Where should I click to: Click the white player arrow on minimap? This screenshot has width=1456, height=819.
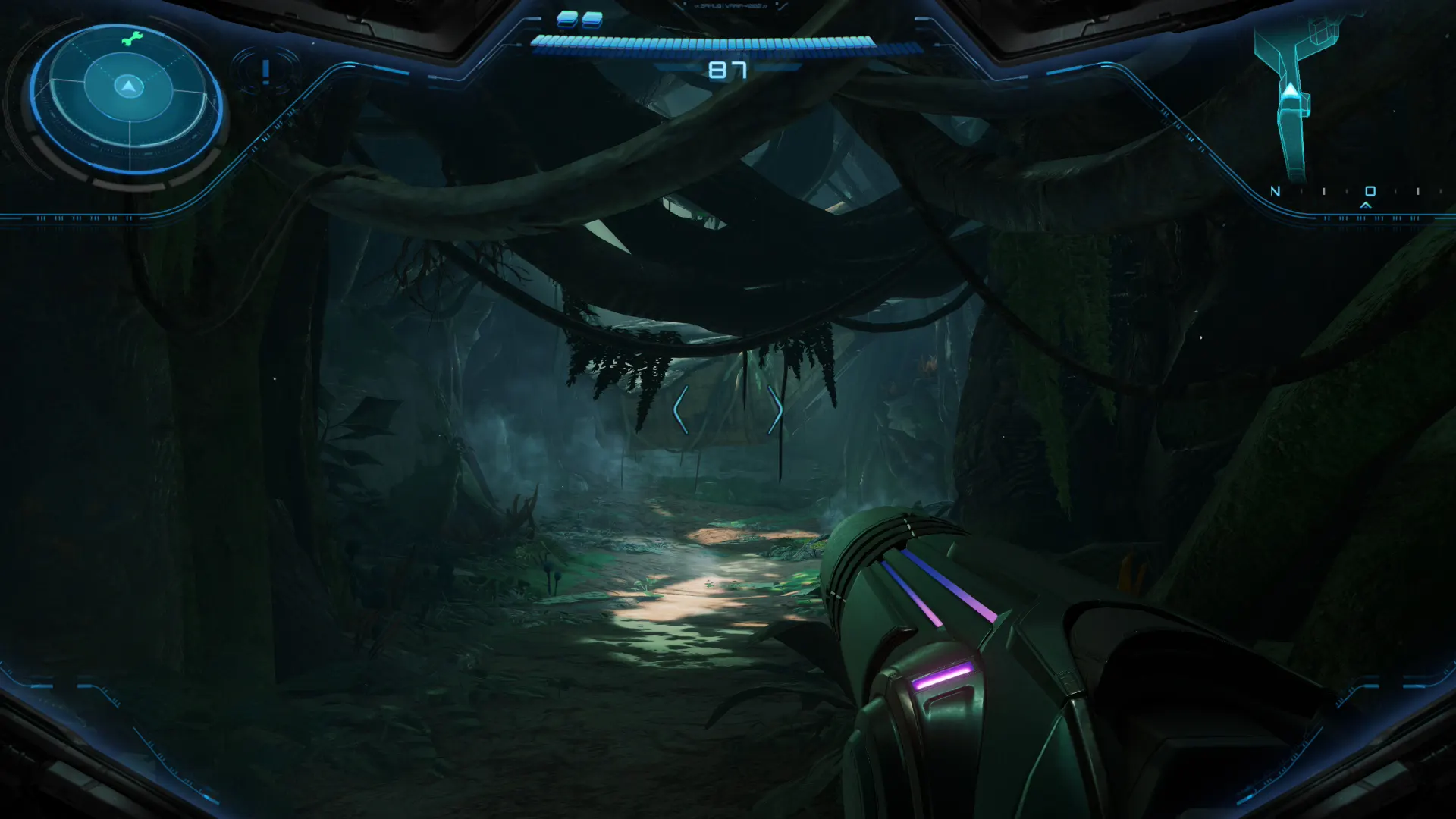tap(1290, 92)
